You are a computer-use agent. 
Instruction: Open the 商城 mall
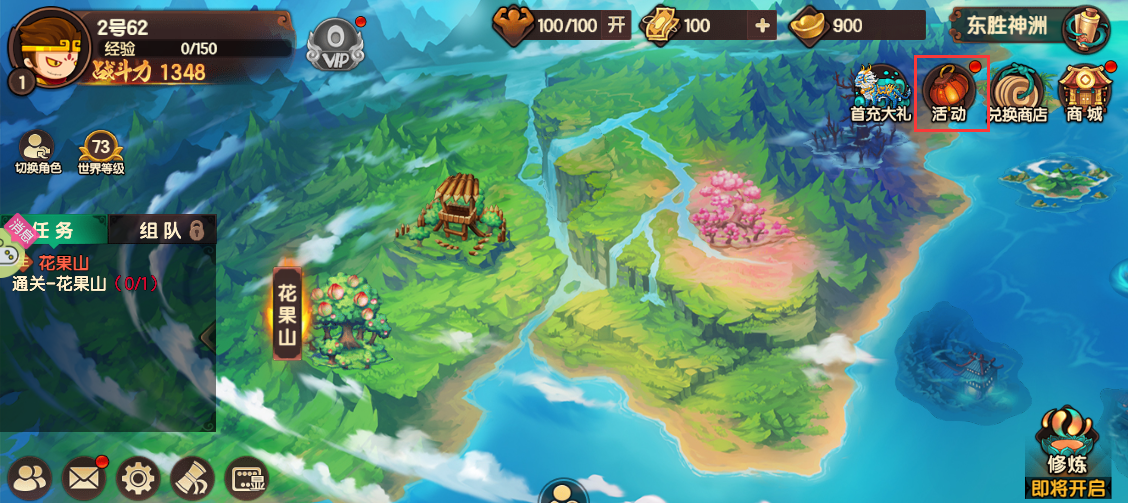tap(1084, 93)
